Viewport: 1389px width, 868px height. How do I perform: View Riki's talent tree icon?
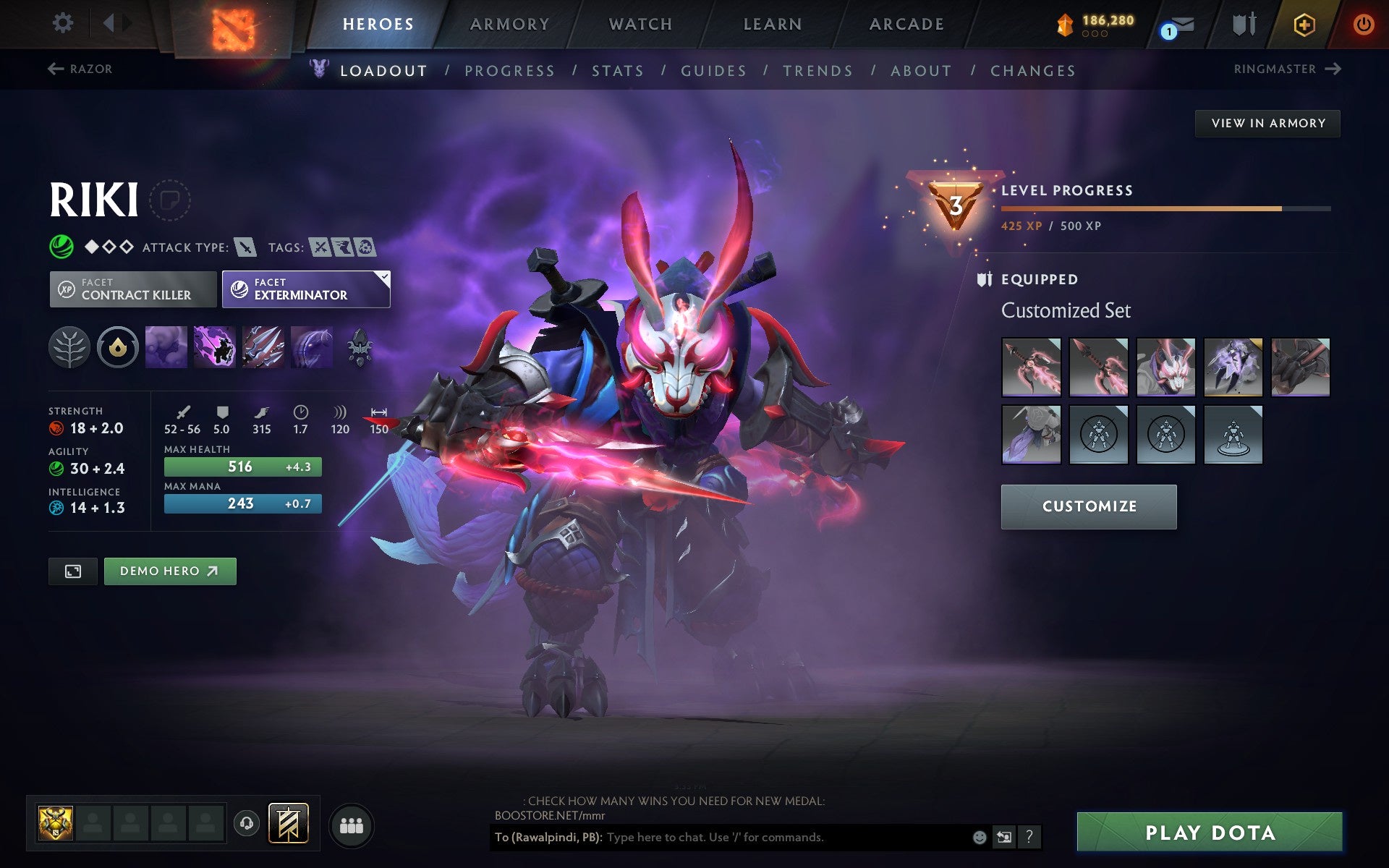click(70, 347)
